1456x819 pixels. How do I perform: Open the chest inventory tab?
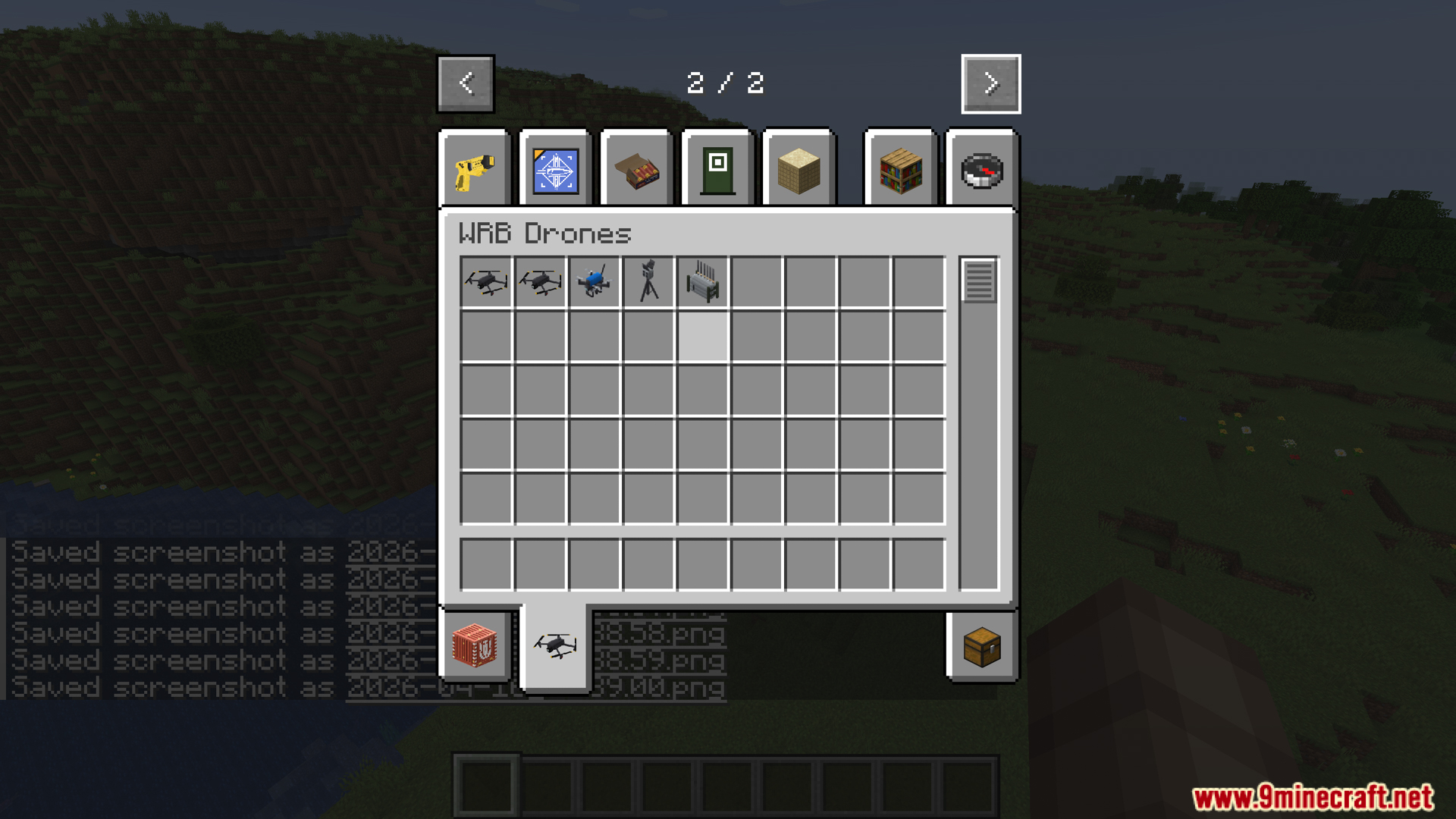point(981,647)
